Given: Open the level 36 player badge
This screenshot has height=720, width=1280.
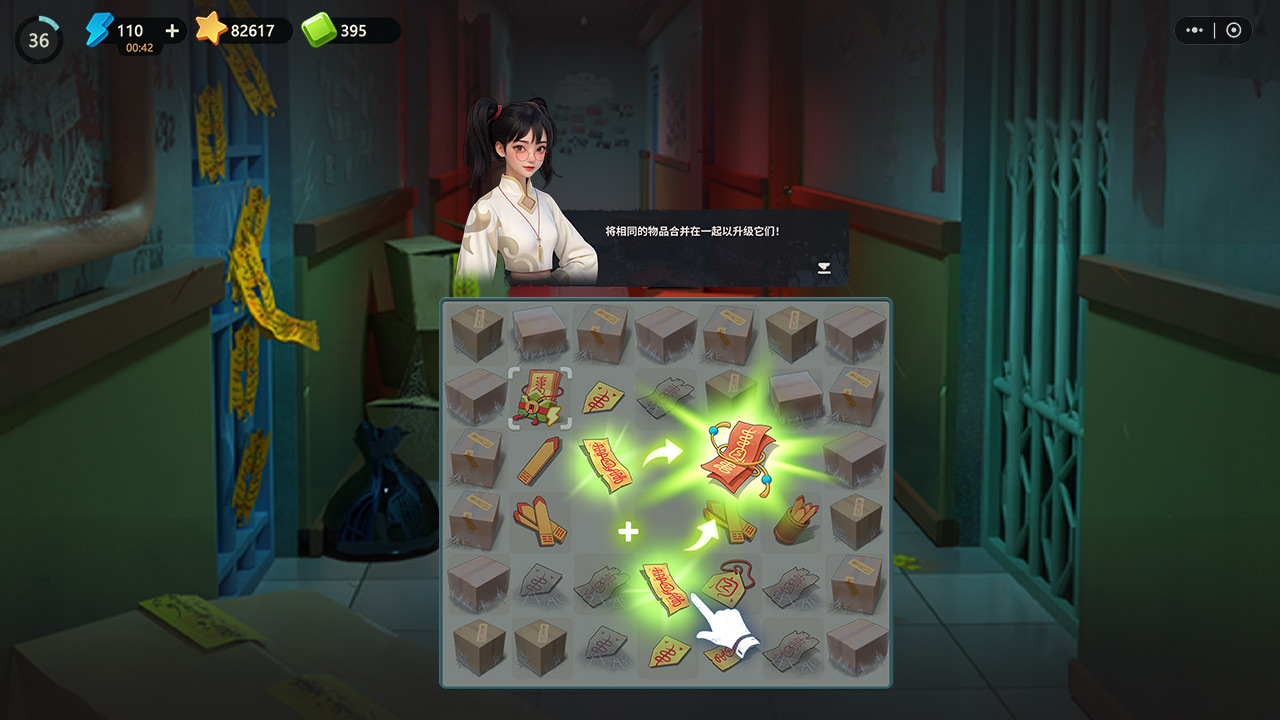Looking at the screenshot, I should pyautogui.click(x=38, y=40).
